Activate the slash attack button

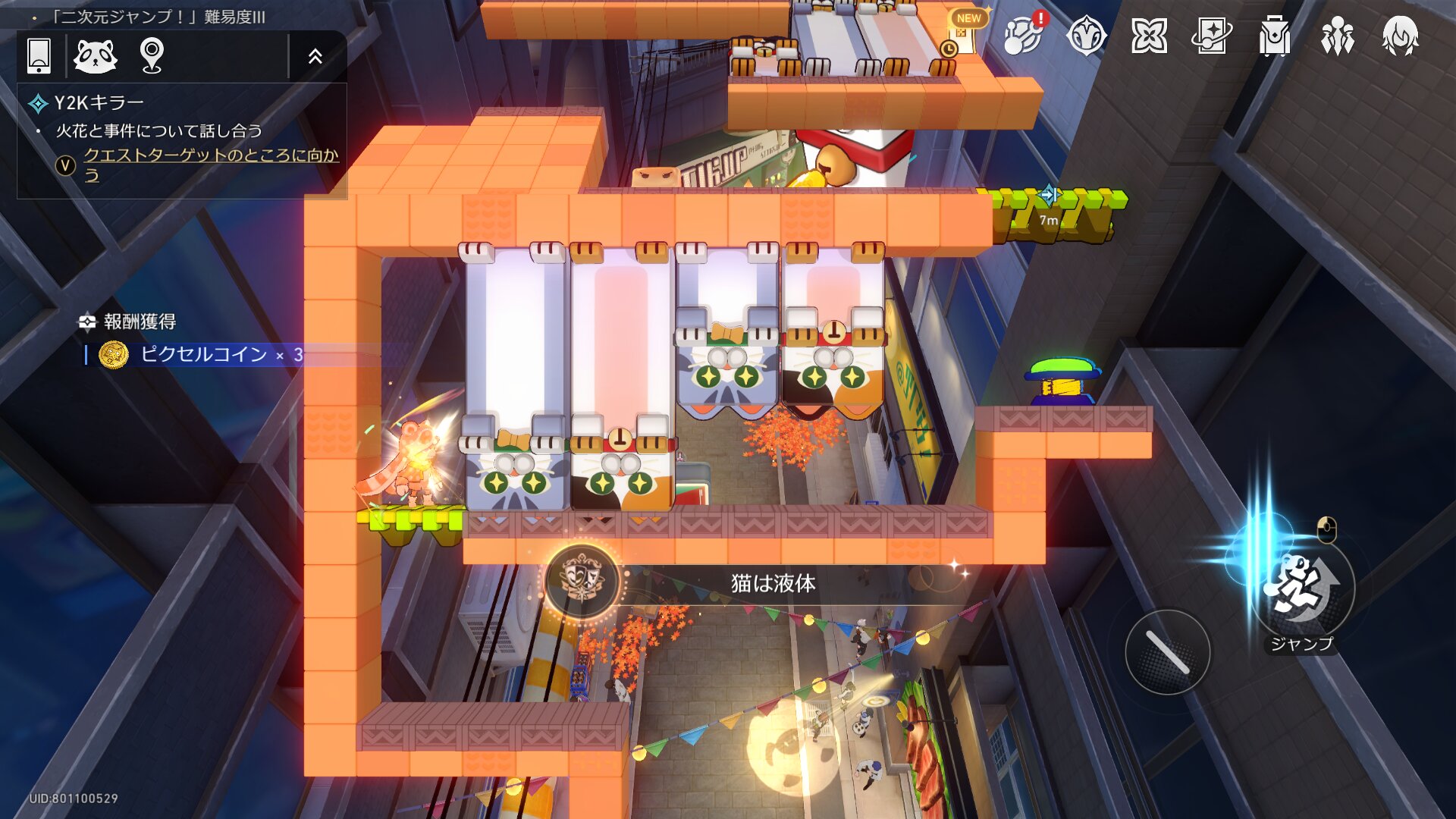point(1167,652)
